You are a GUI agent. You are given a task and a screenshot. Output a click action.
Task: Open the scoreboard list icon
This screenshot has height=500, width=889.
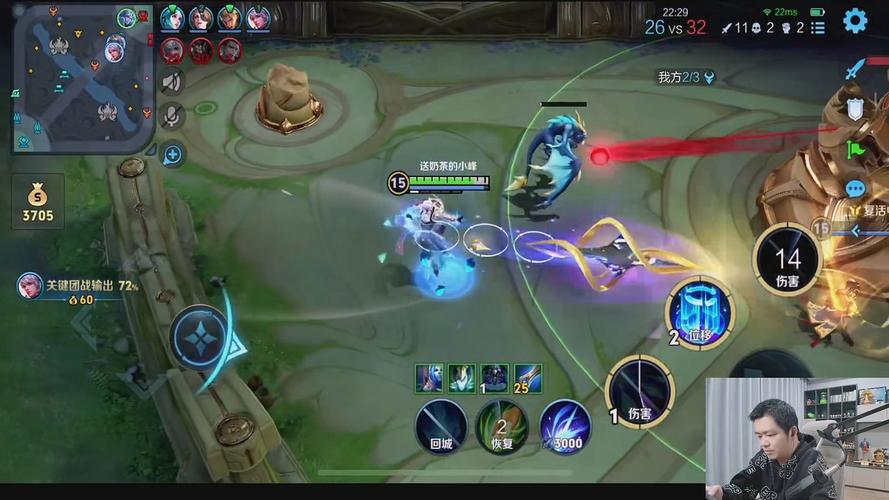click(818, 28)
